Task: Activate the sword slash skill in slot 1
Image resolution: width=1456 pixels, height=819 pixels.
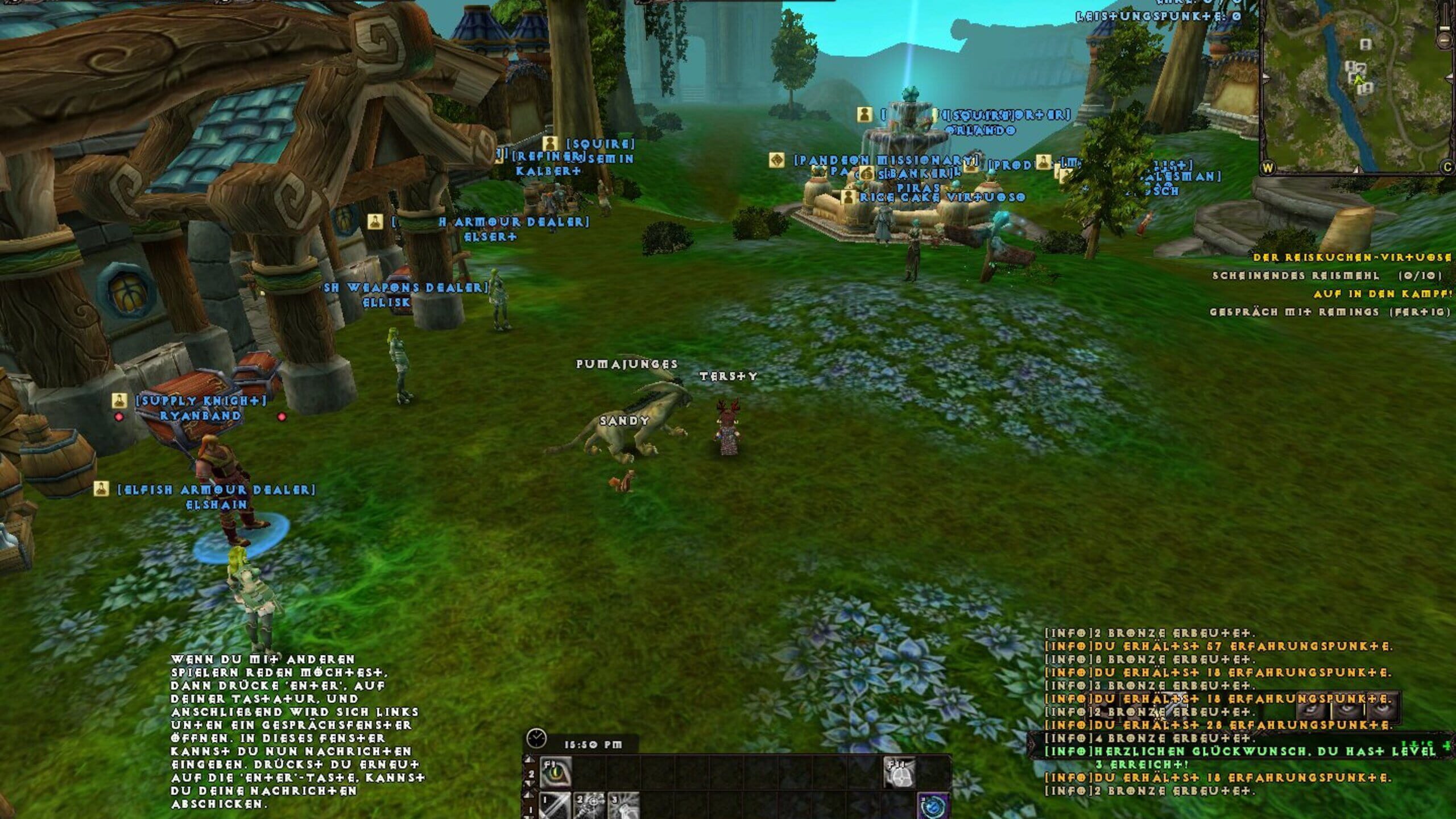Action: [x=556, y=806]
